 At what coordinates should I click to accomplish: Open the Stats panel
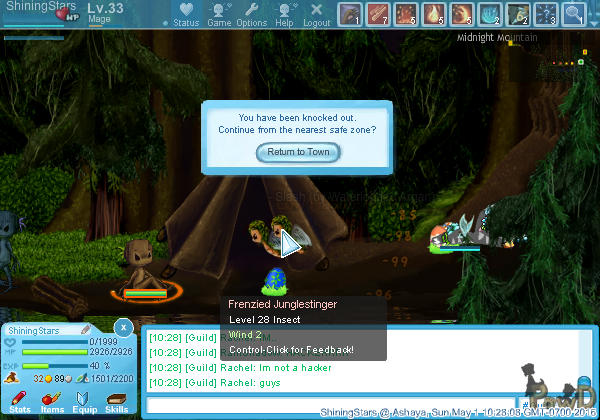pyautogui.click(x=19, y=402)
